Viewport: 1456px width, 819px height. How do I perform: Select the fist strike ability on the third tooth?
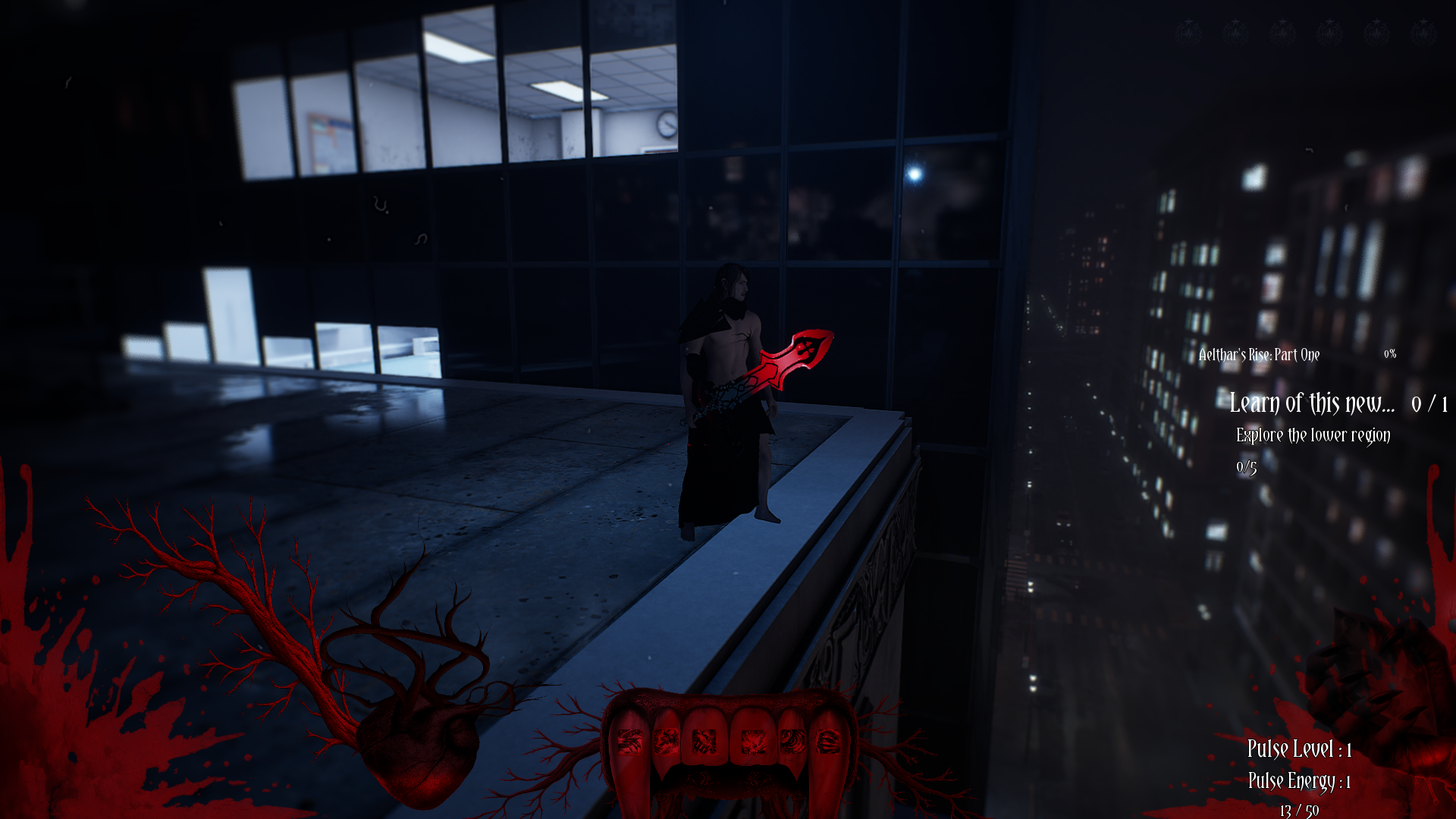click(704, 742)
